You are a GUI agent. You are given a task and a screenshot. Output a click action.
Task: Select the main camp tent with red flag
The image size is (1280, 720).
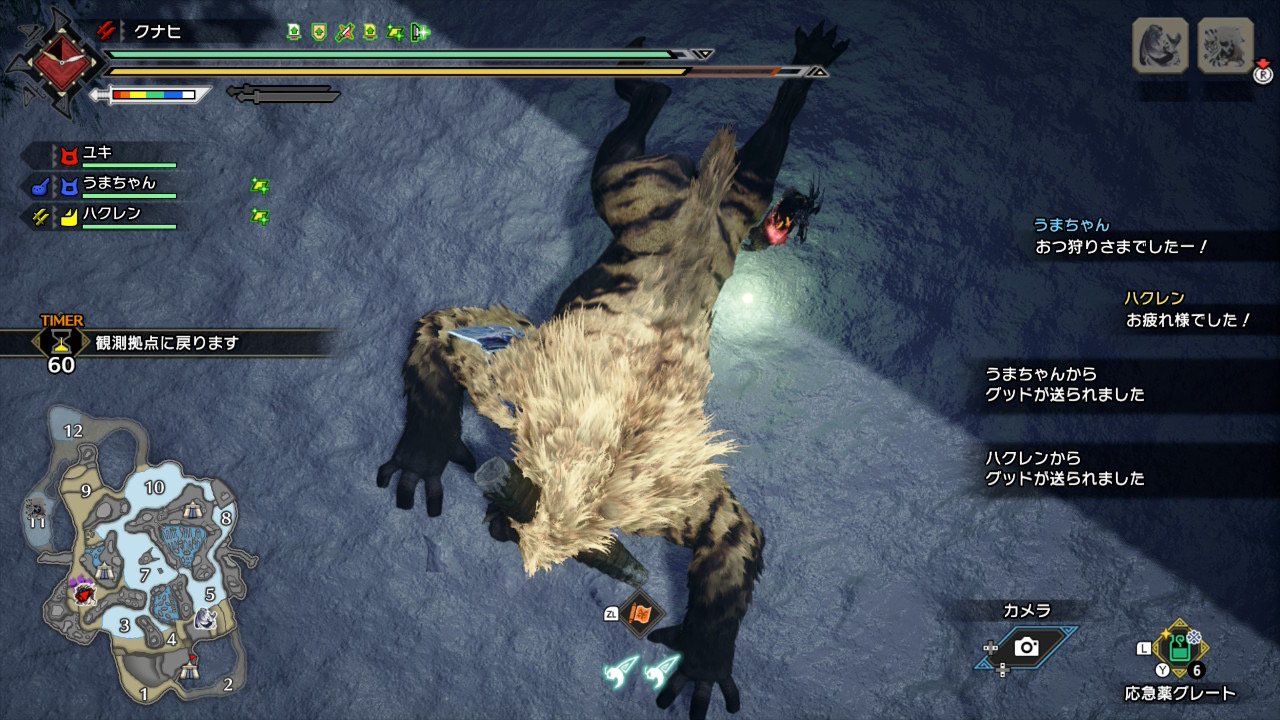[x=191, y=671]
